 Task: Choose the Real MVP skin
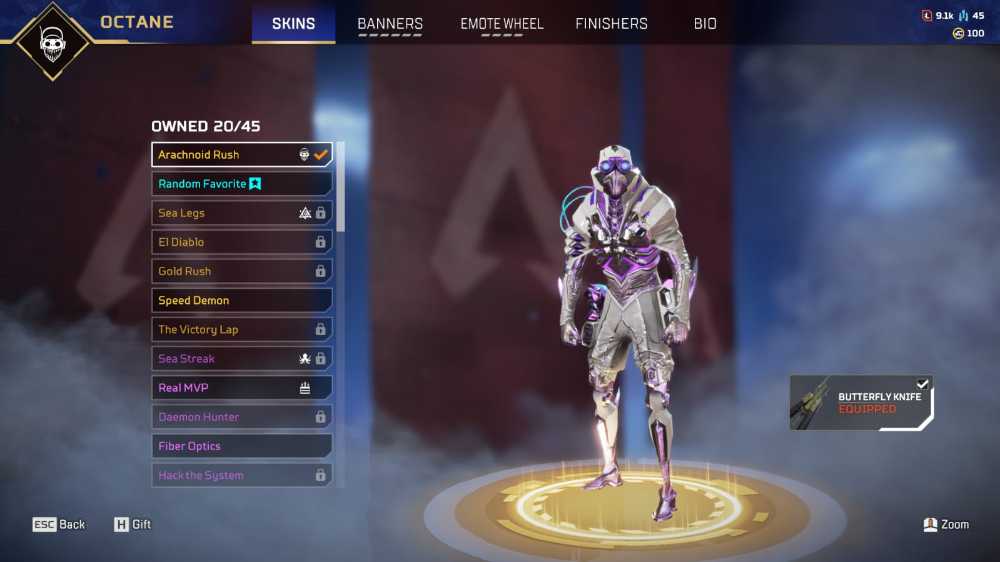pyautogui.click(x=241, y=387)
